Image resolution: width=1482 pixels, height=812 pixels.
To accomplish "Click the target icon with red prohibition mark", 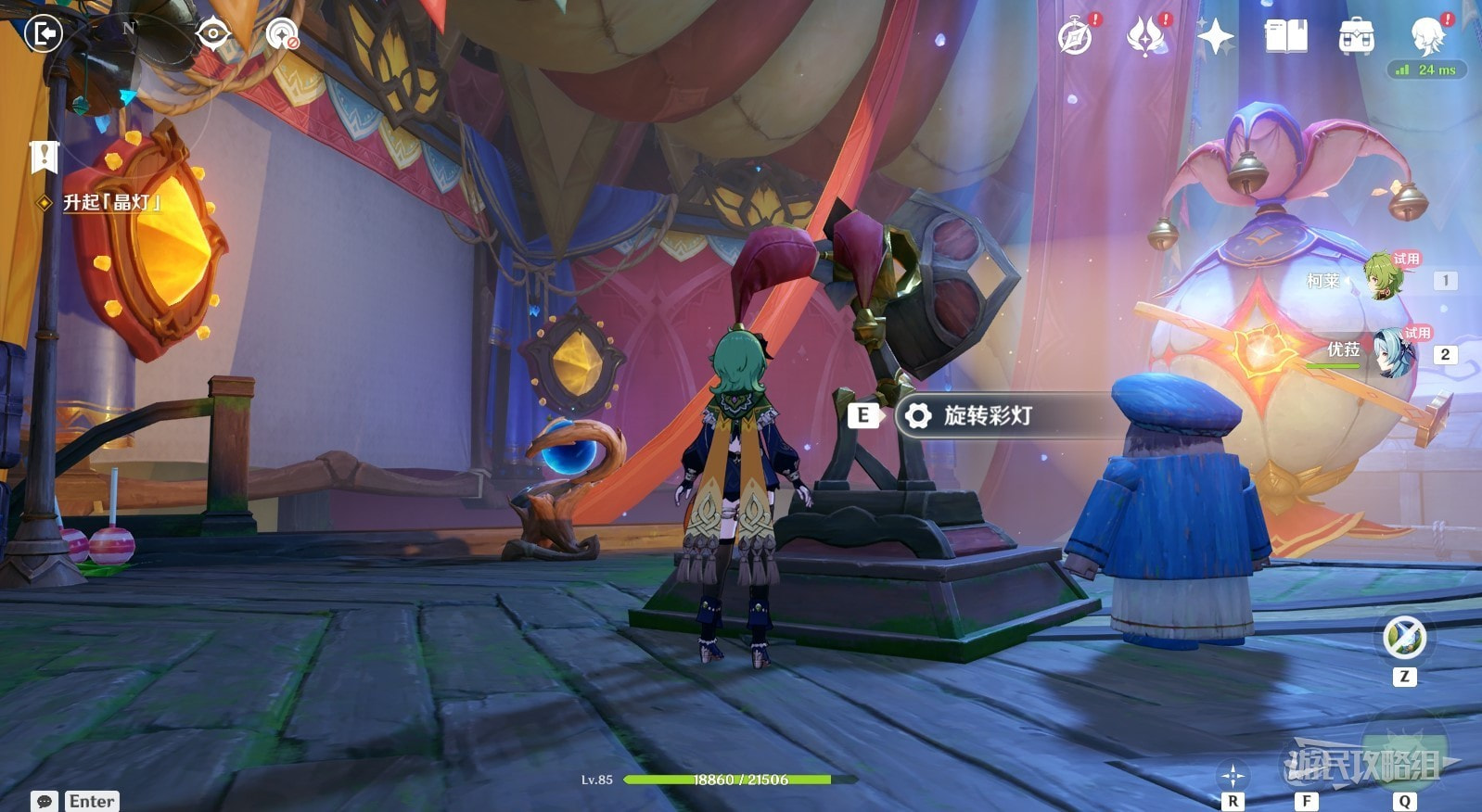I will pyautogui.click(x=282, y=35).
